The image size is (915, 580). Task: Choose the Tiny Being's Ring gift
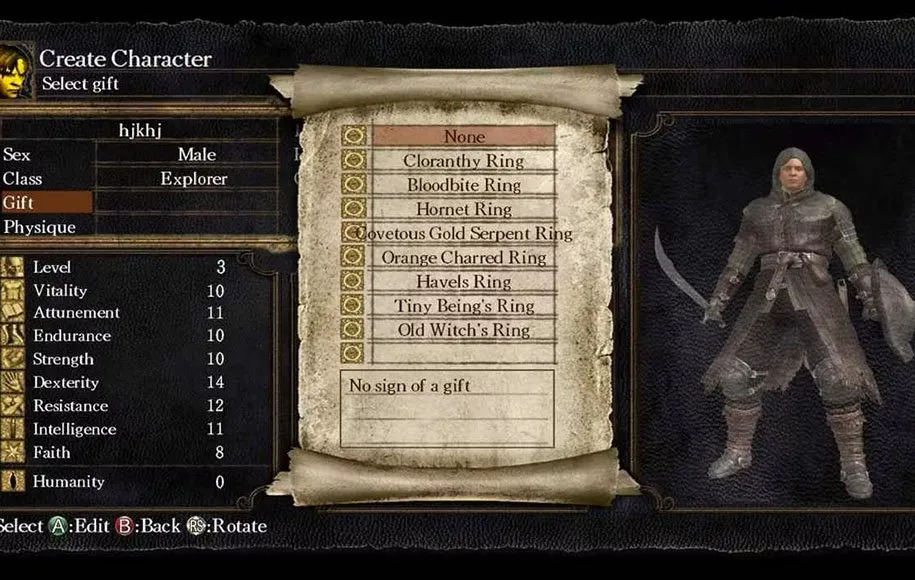click(463, 306)
